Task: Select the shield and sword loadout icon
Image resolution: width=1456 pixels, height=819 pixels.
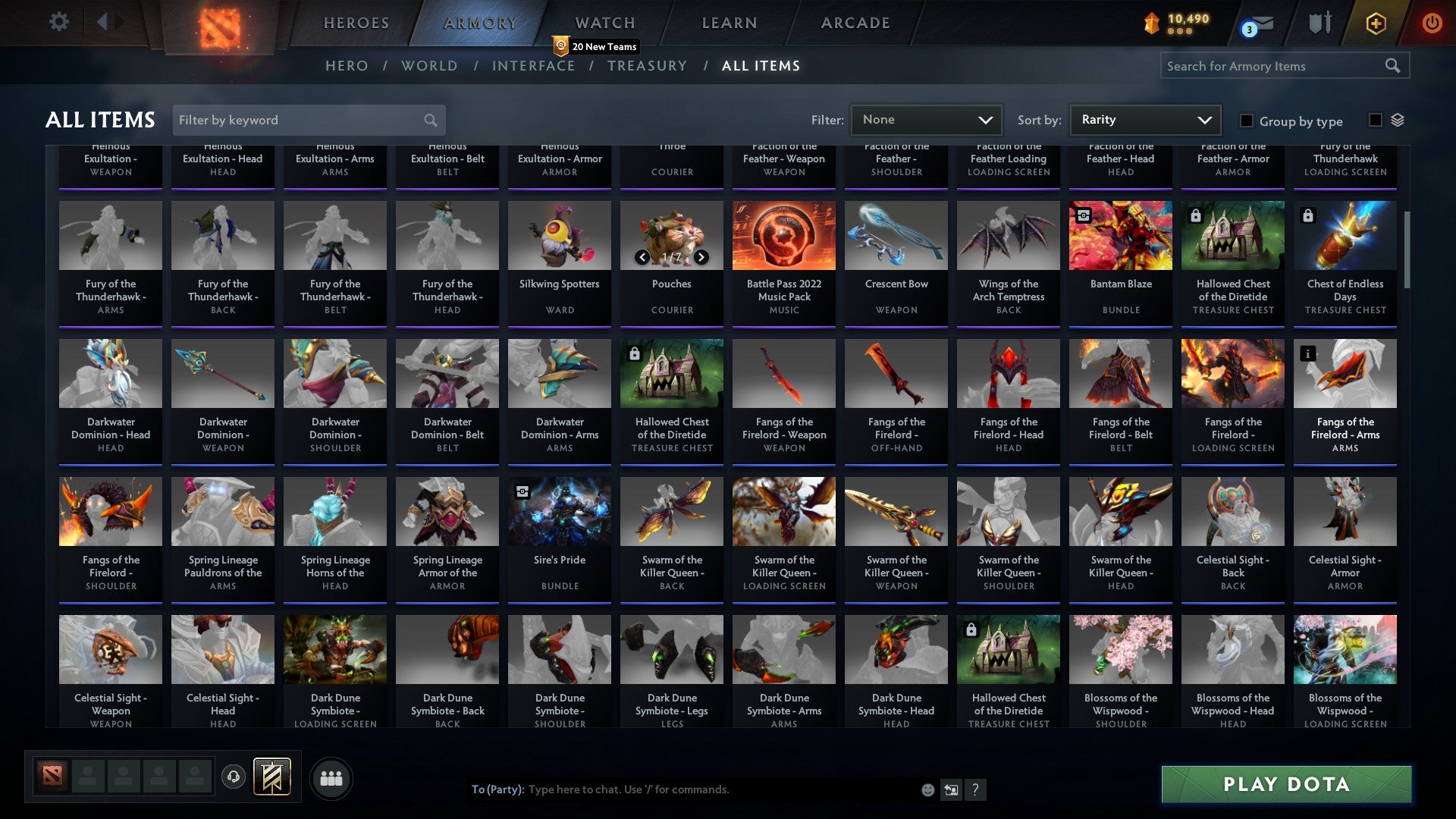Action: coord(1319,23)
